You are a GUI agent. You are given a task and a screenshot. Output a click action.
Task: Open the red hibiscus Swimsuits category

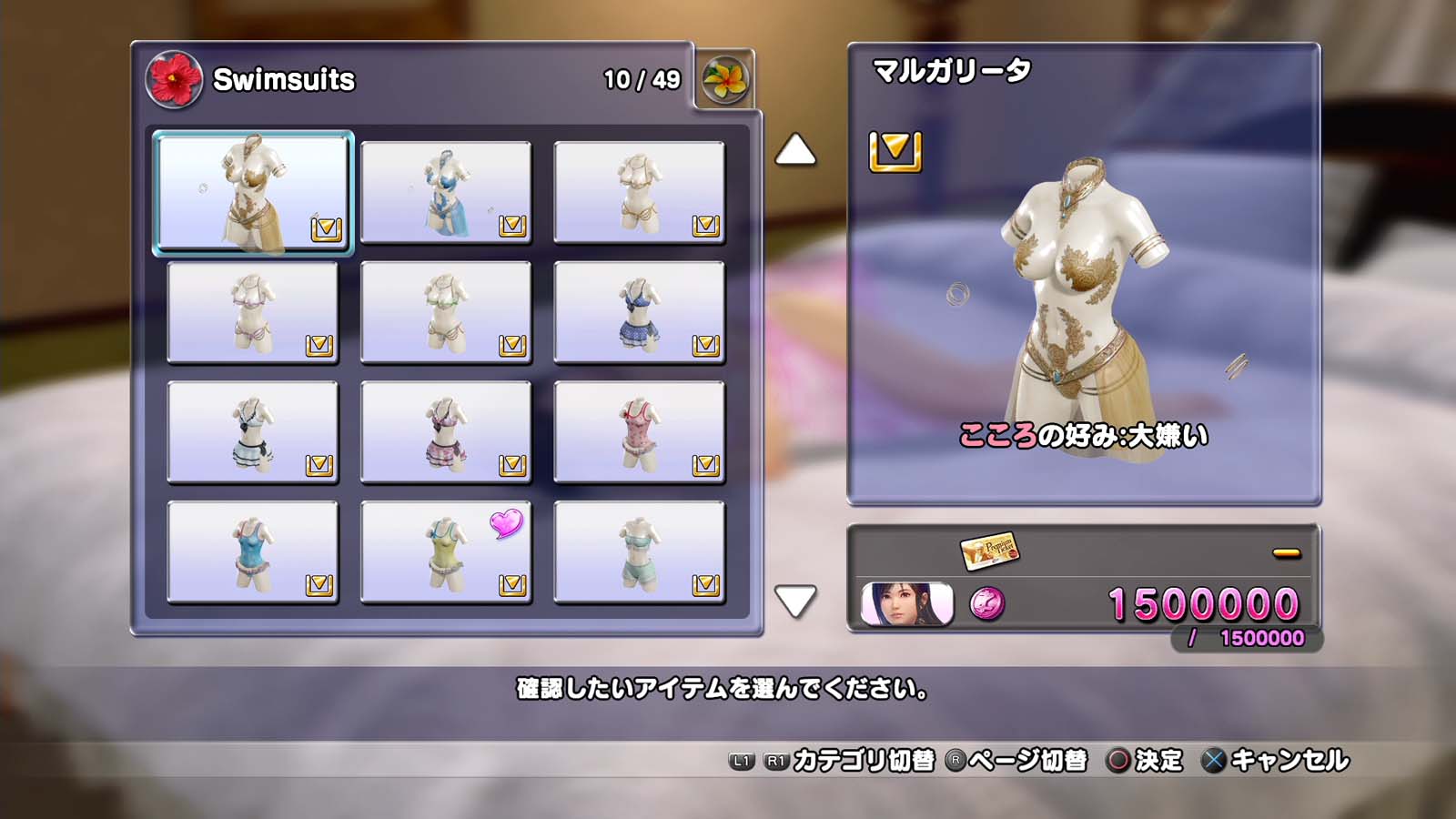(x=174, y=79)
